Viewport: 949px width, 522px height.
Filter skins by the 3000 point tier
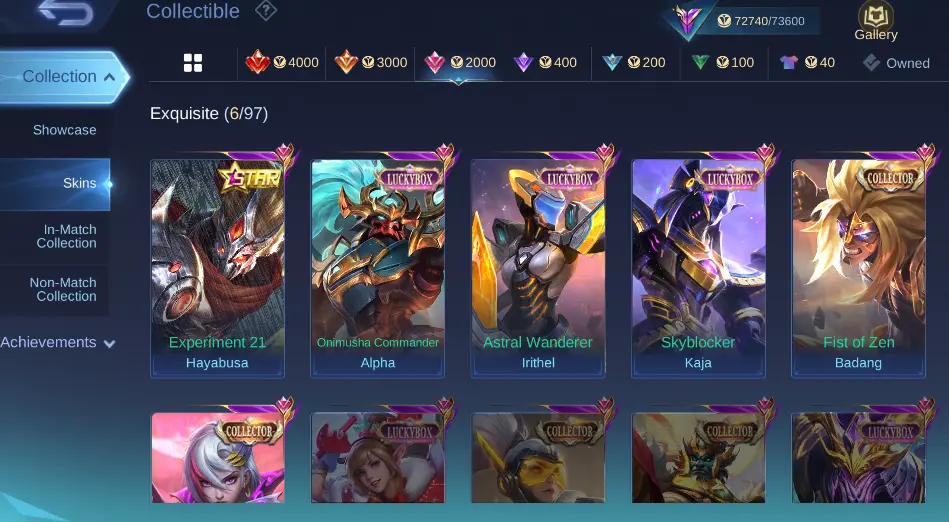tap(371, 63)
